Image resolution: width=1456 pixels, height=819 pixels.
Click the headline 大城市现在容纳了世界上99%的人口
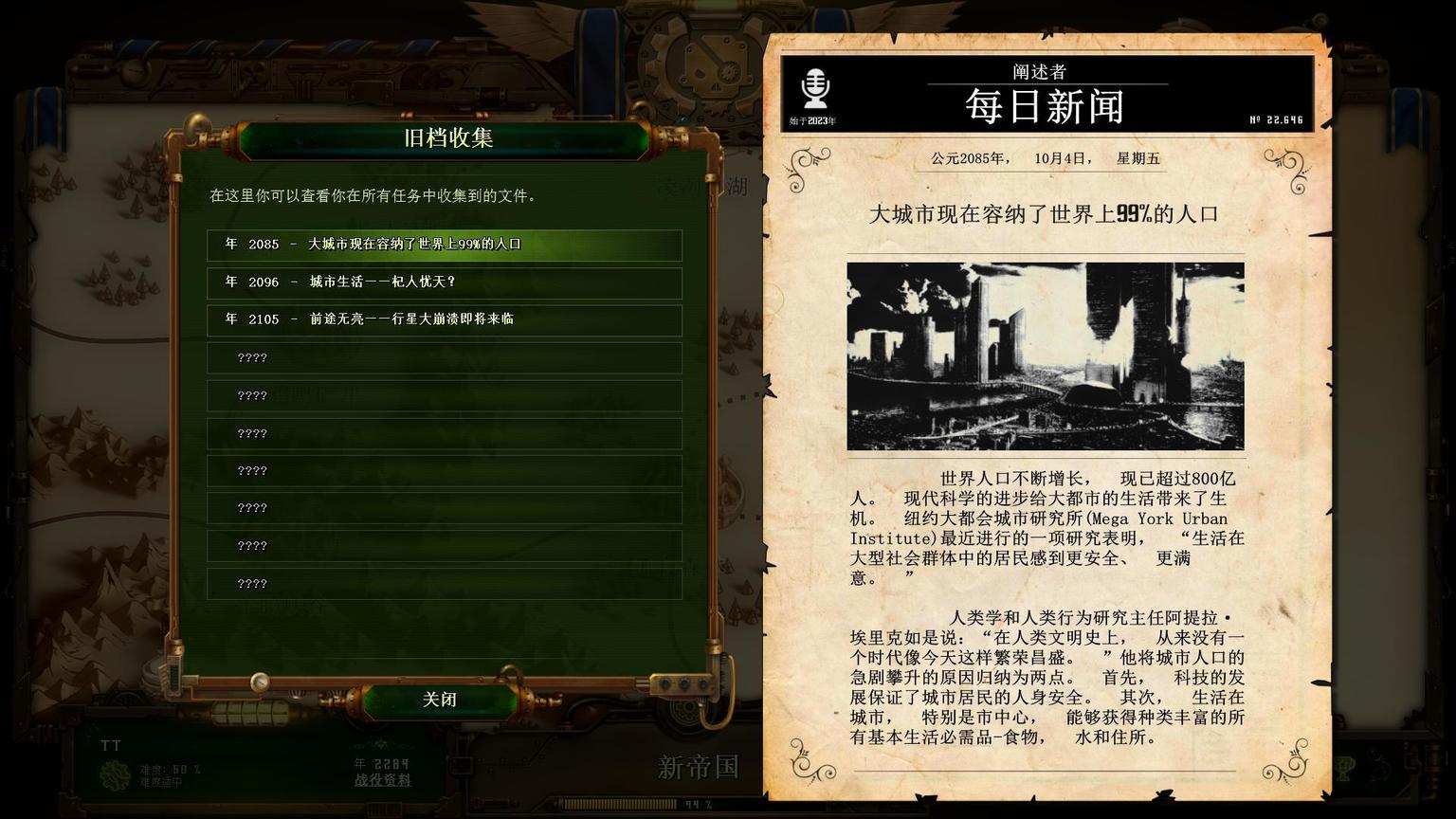tap(1046, 215)
